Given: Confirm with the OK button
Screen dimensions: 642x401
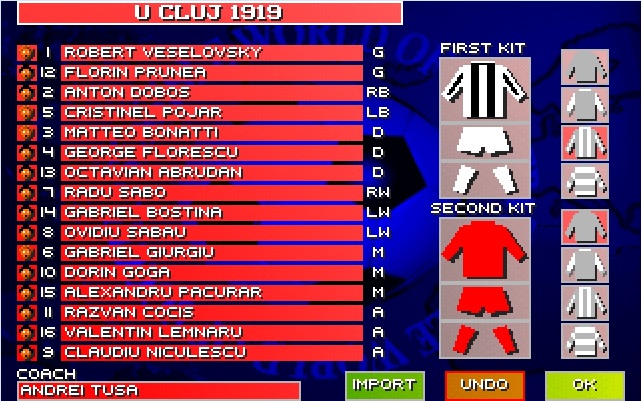Looking at the screenshot, I should click(584, 385).
